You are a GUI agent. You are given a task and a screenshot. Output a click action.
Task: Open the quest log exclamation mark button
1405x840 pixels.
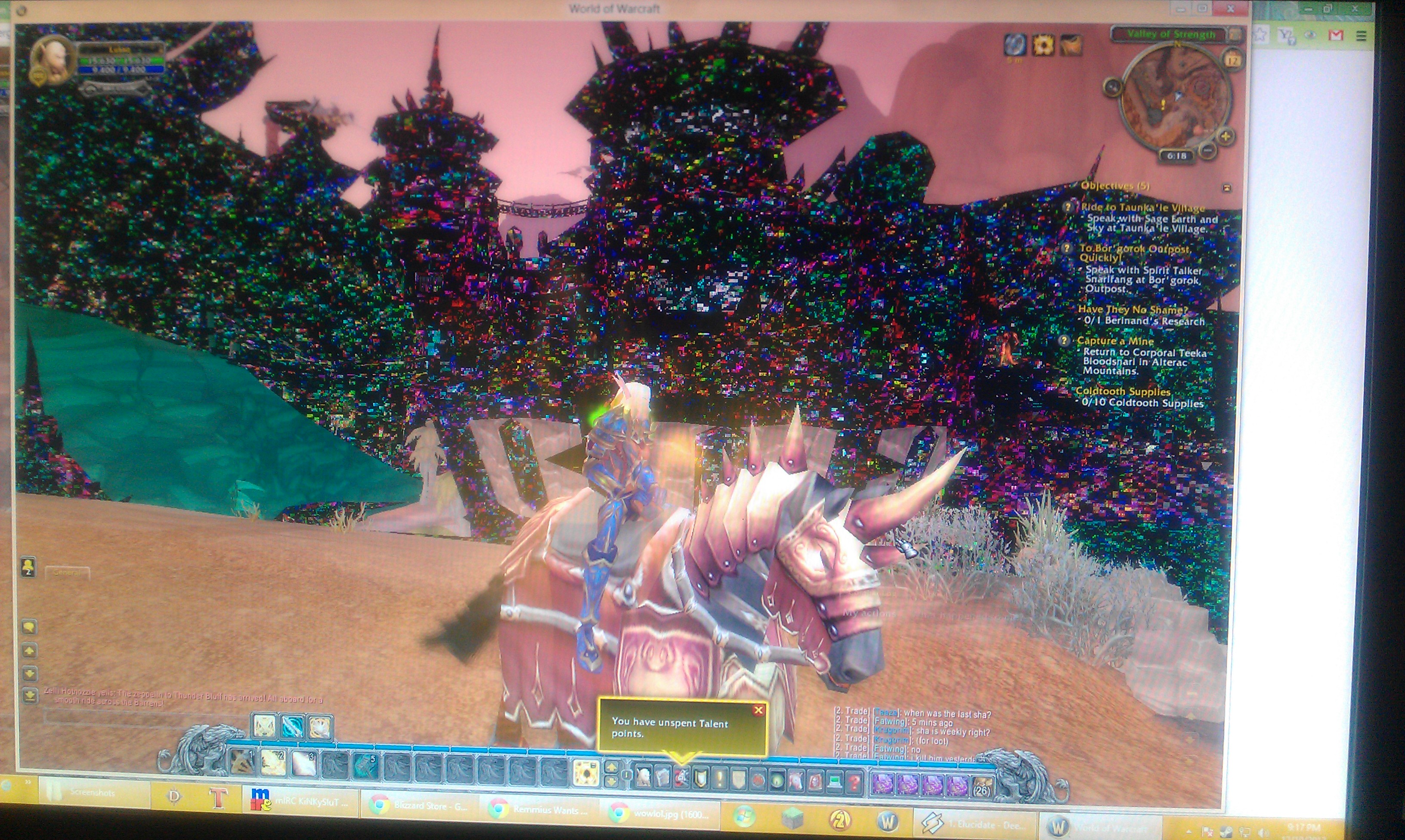(x=719, y=780)
